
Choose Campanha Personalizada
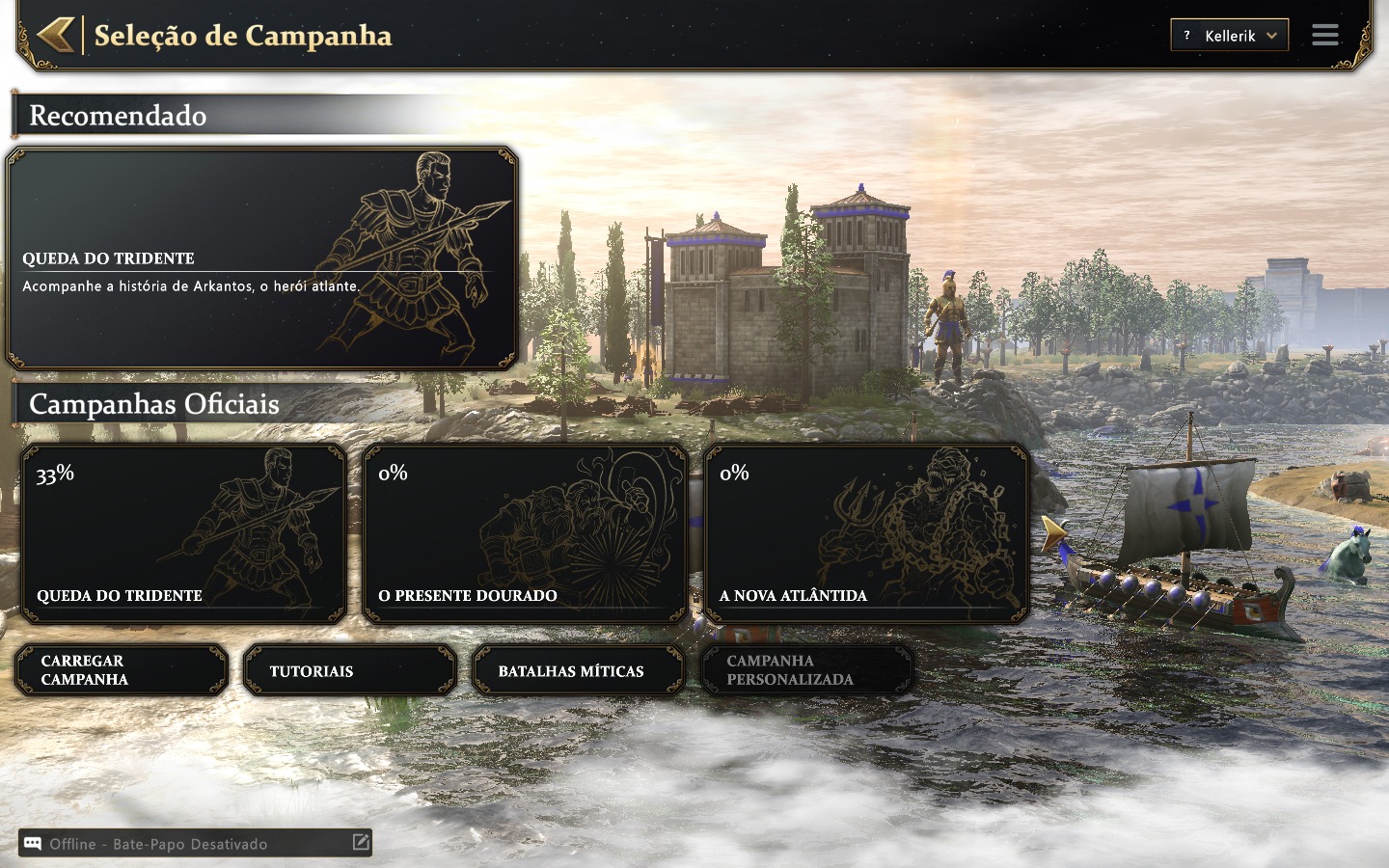click(806, 670)
